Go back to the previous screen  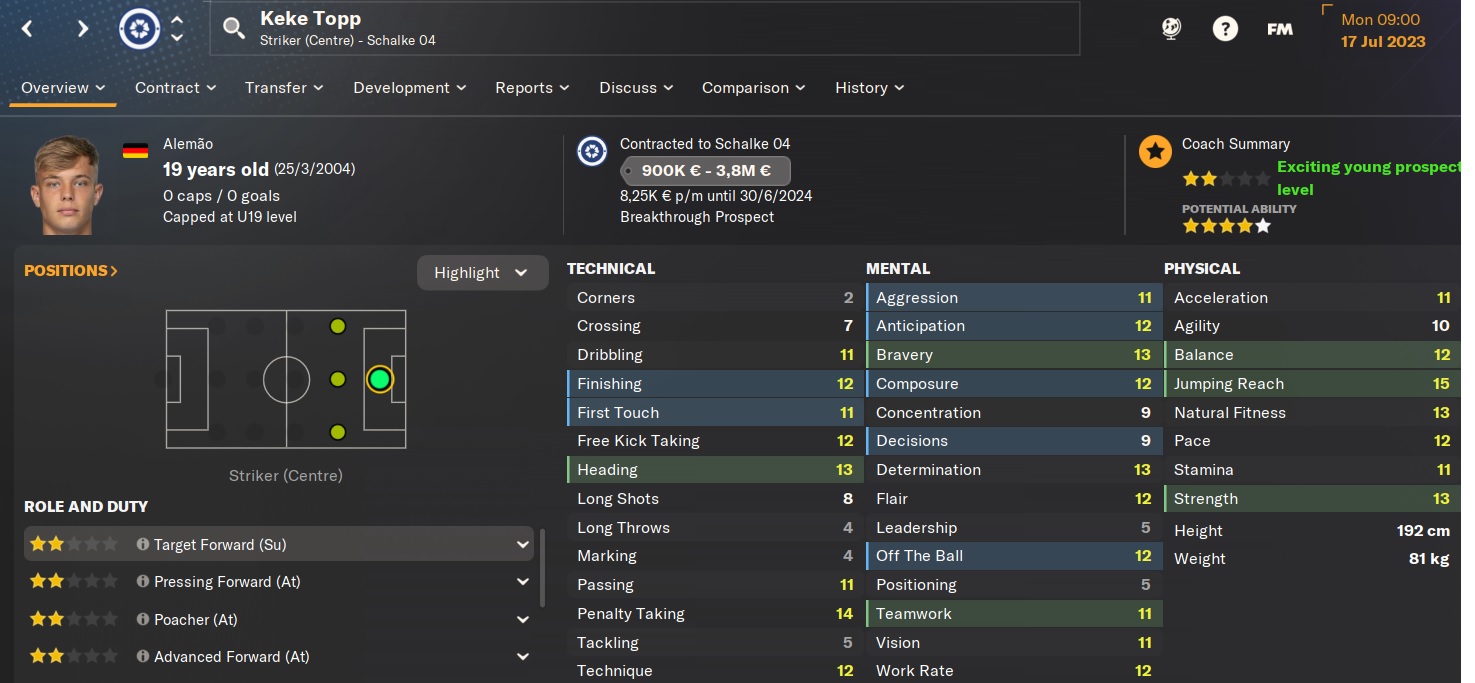coord(27,29)
